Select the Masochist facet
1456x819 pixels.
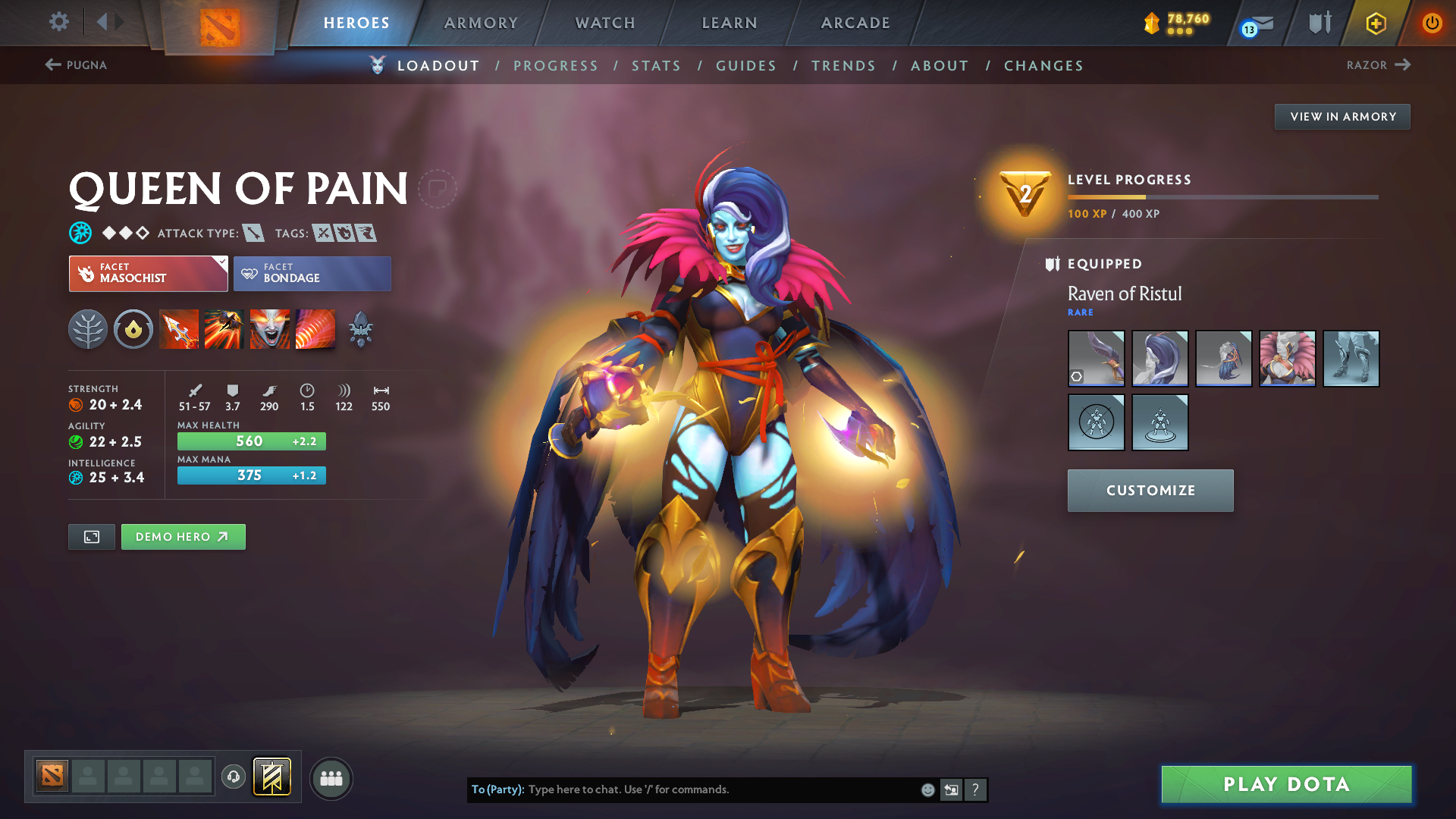tap(148, 274)
